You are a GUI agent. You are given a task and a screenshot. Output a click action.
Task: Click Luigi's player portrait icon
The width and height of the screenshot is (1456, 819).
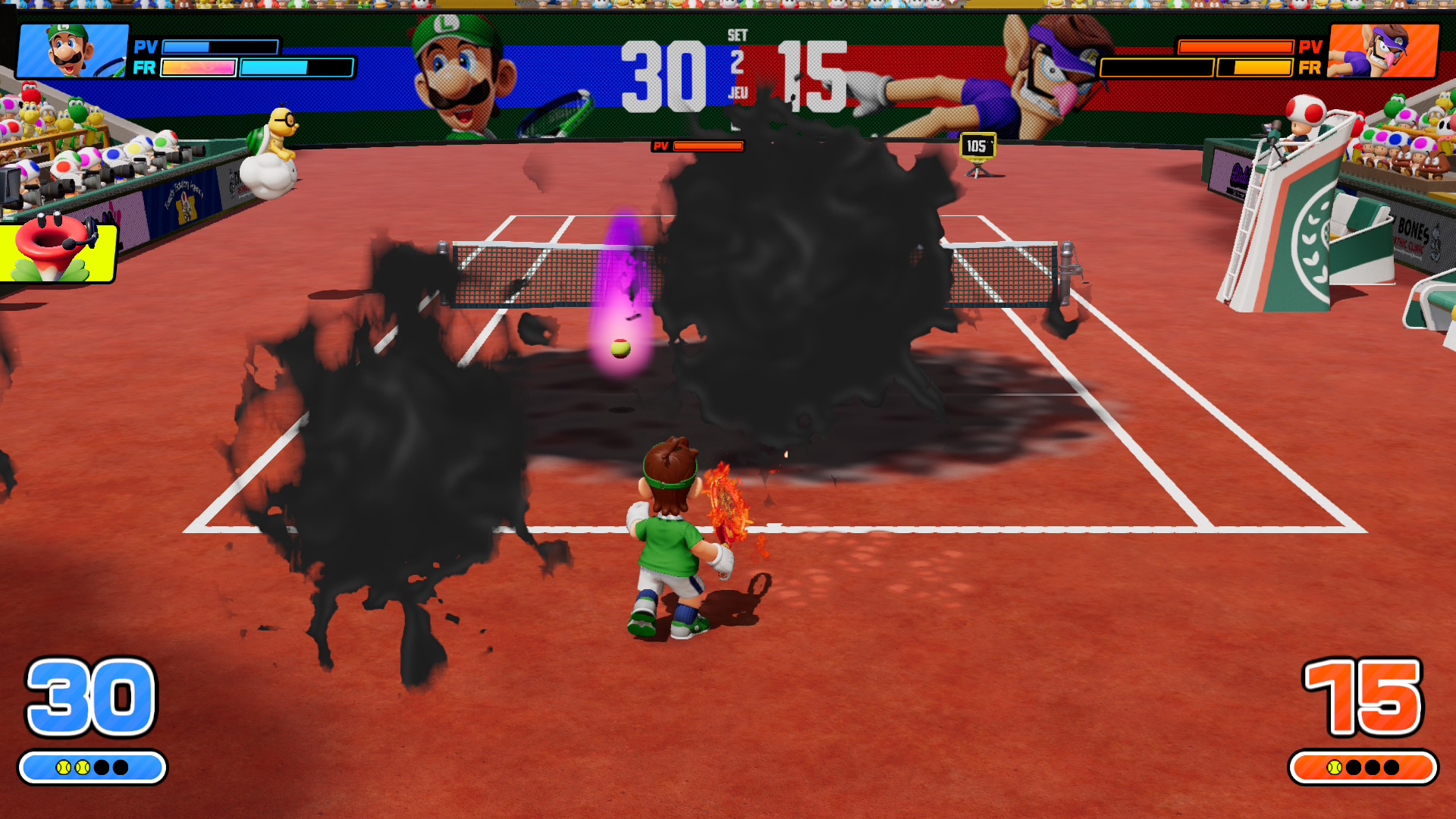pos(72,51)
